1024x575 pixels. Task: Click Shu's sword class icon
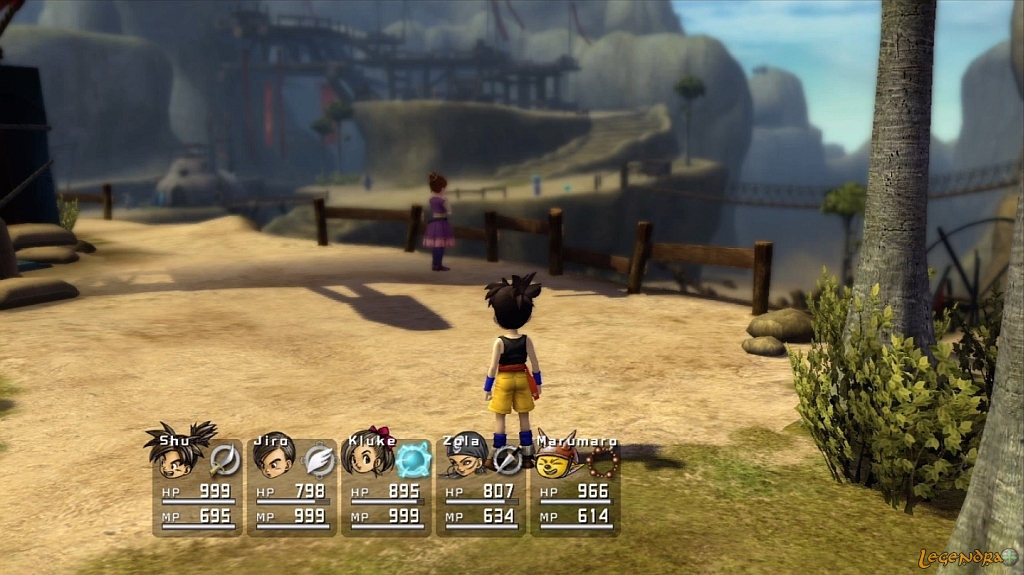(x=224, y=459)
